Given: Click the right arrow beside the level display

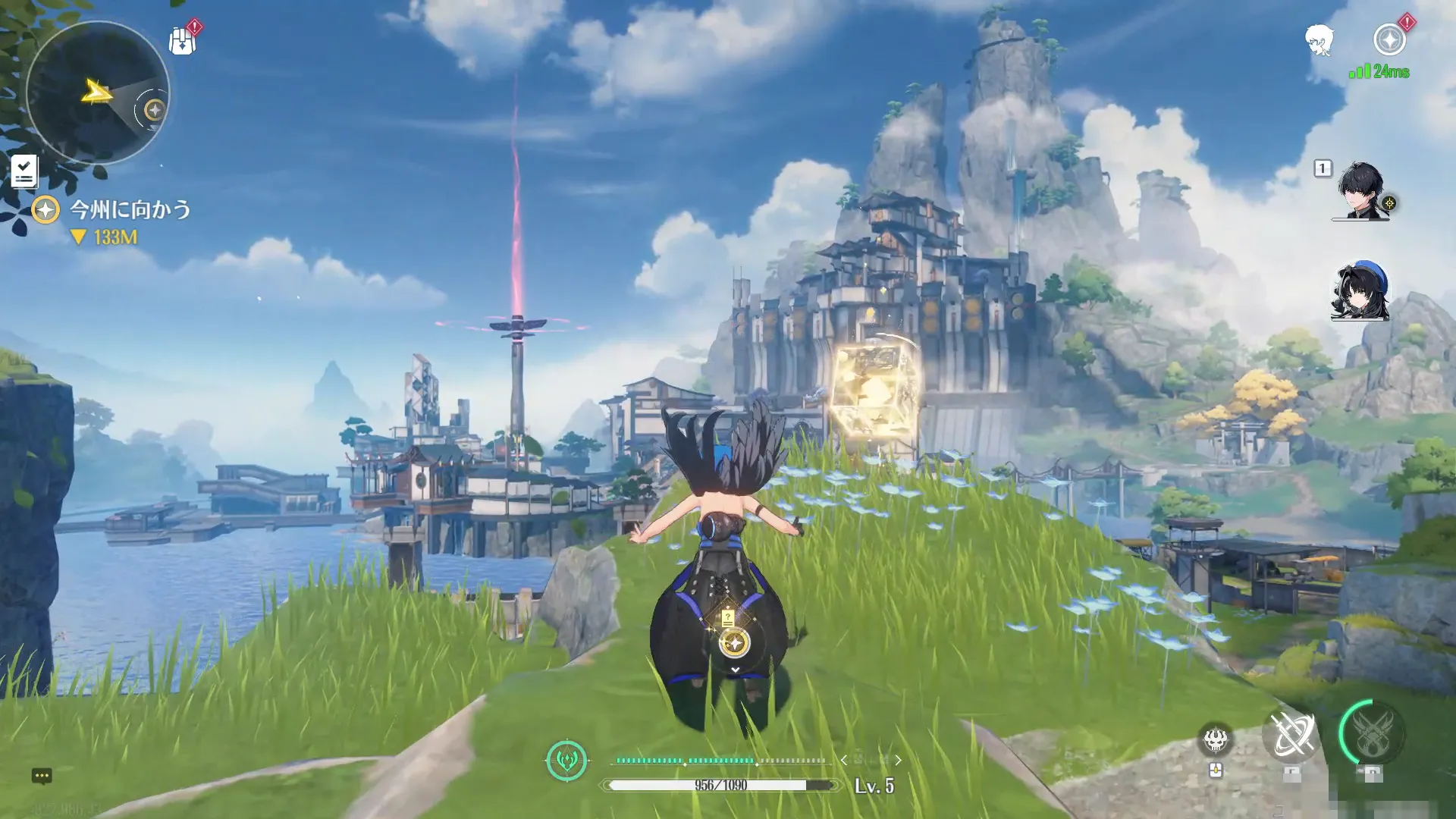Looking at the screenshot, I should tap(899, 760).
